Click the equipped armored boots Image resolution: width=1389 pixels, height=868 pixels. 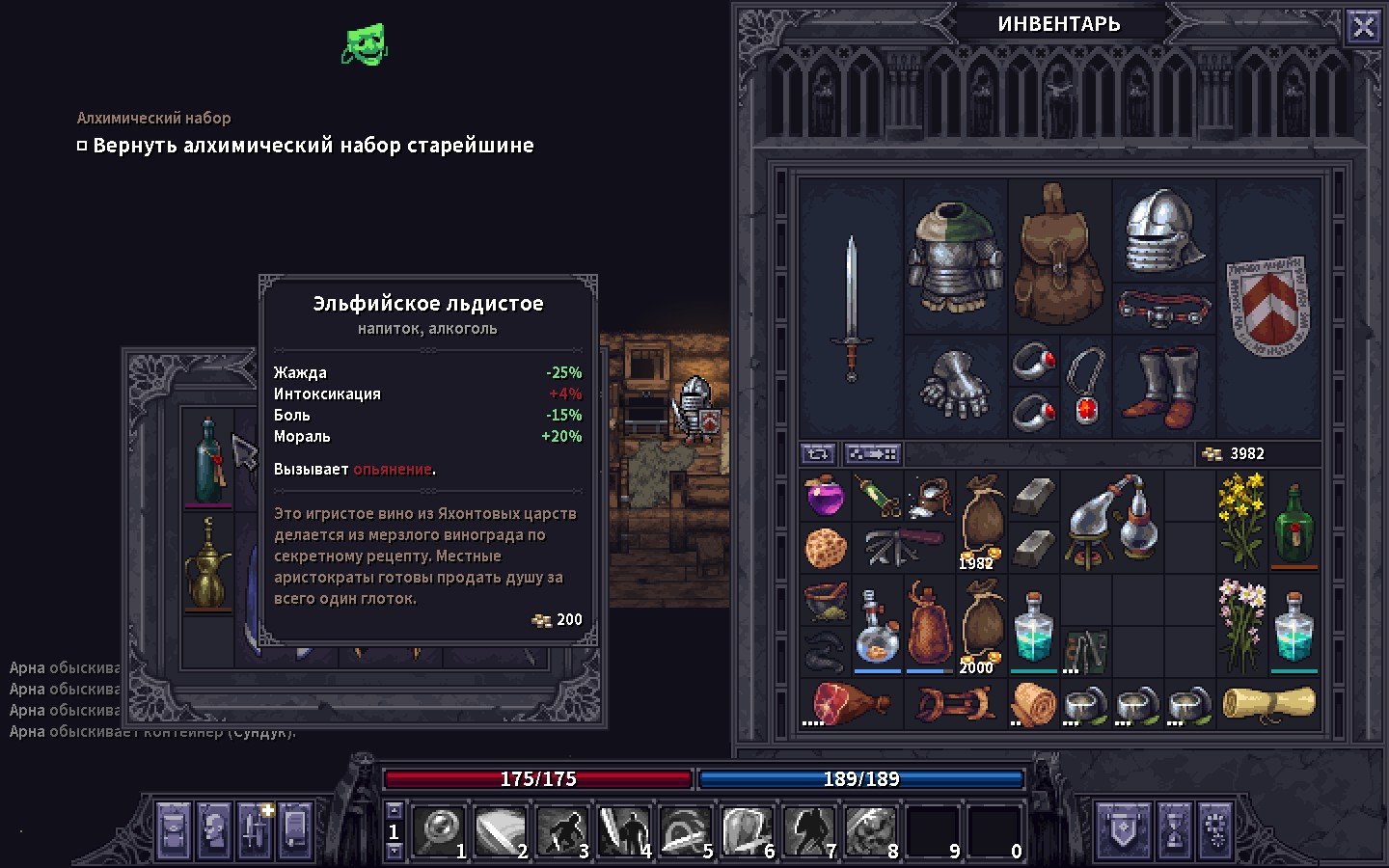(x=1163, y=386)
